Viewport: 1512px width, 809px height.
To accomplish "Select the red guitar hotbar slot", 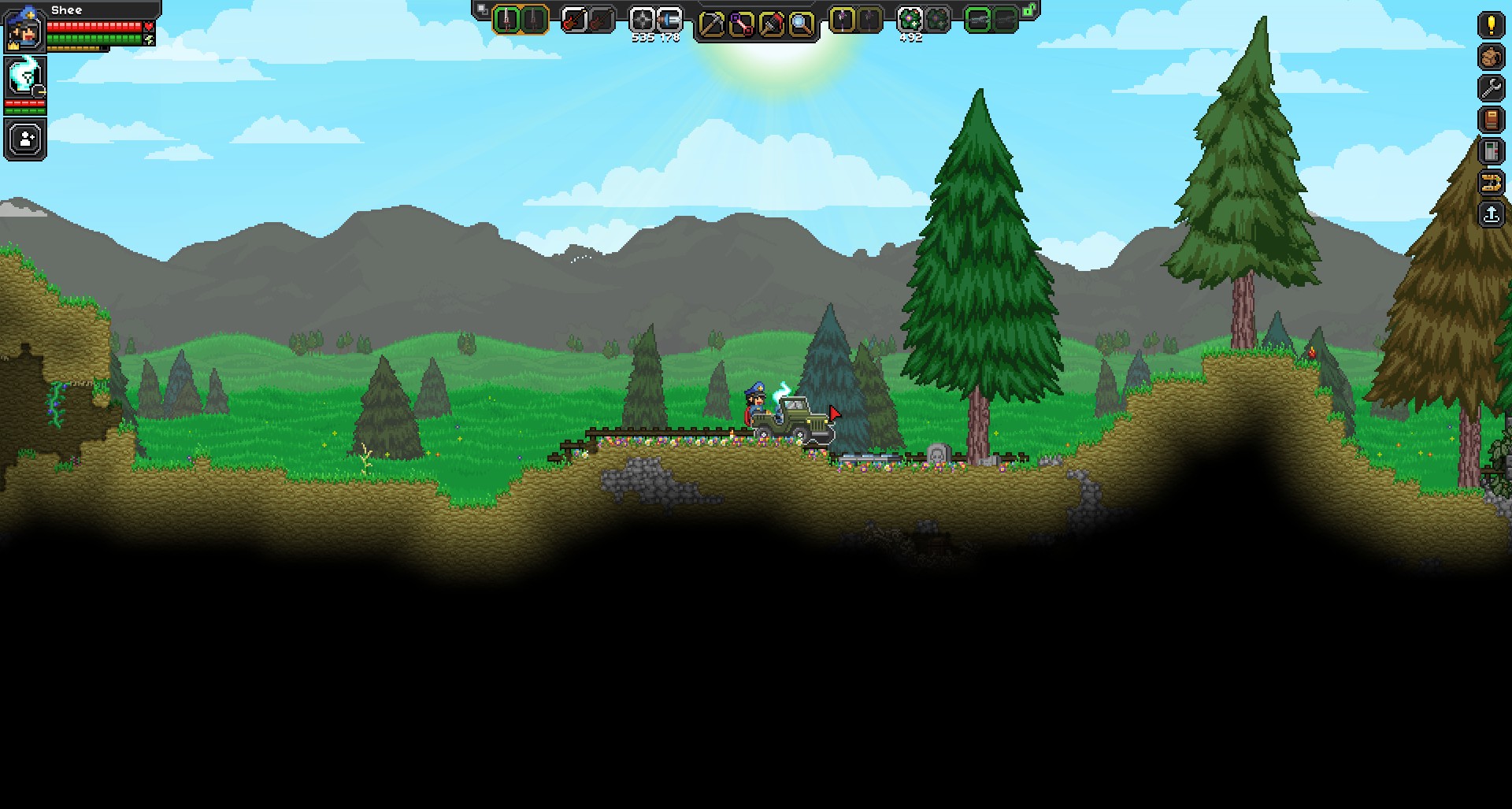I will coord(574,20).
